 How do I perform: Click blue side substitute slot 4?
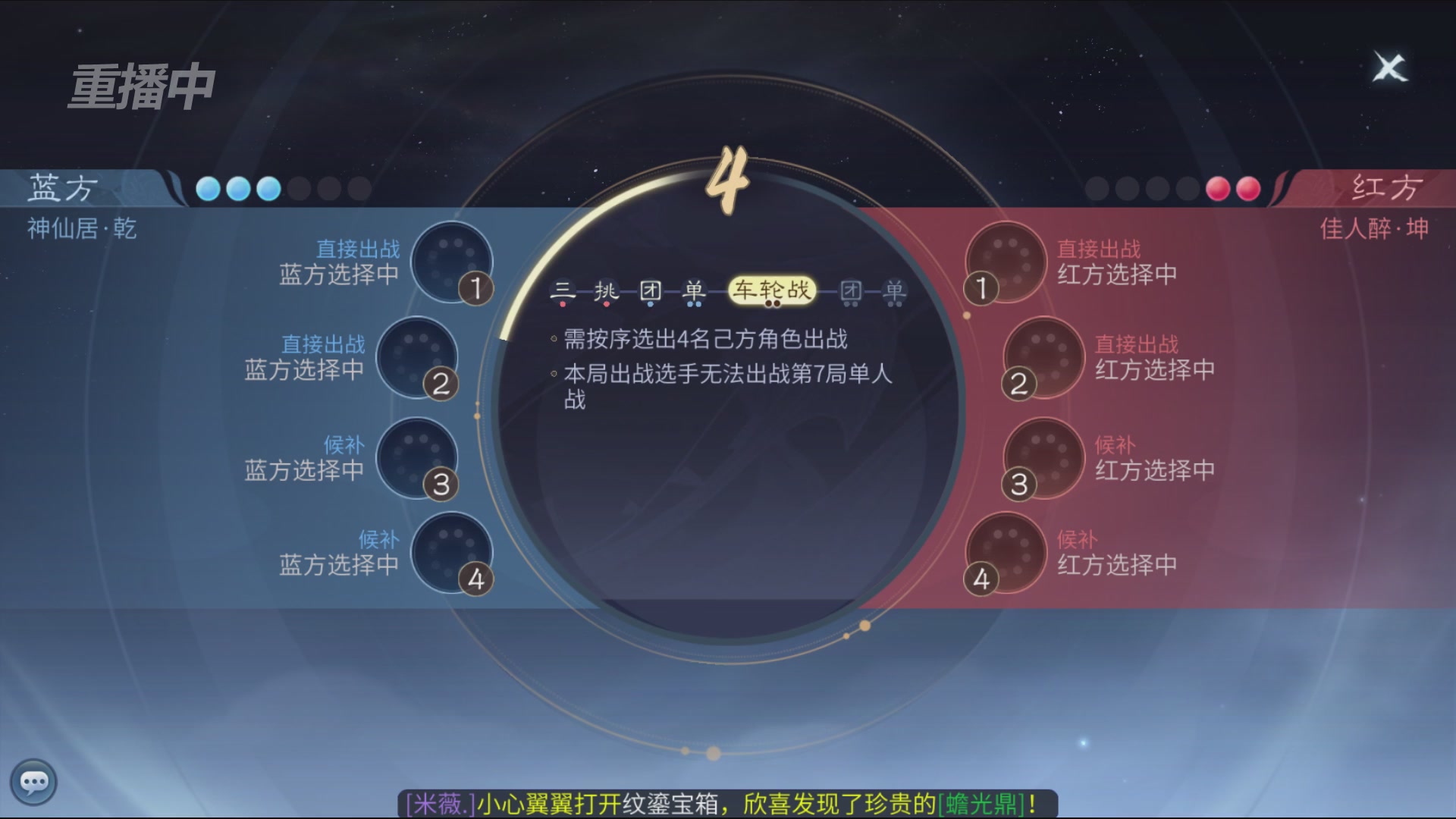point(453,554)
